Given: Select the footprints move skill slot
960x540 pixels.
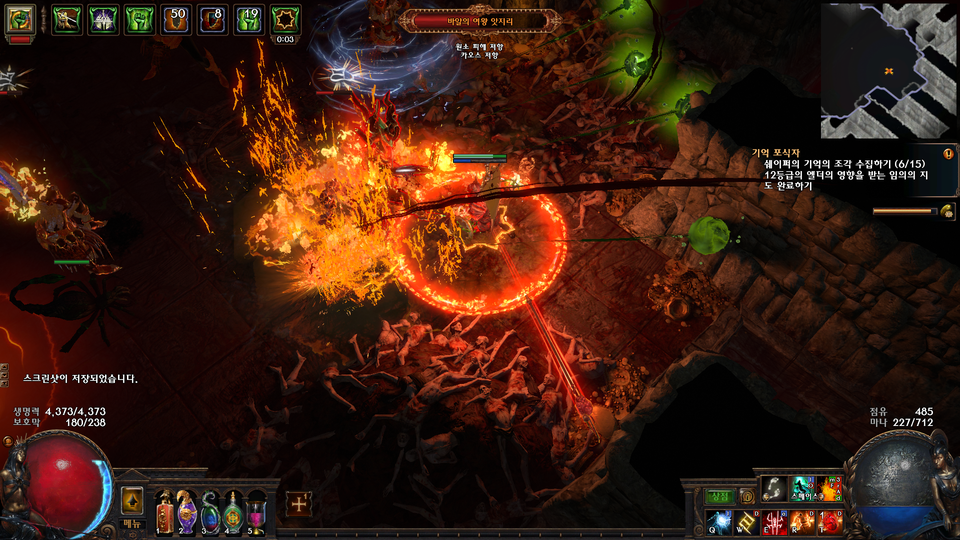Looking at the screenshot, I should [775, 489].
